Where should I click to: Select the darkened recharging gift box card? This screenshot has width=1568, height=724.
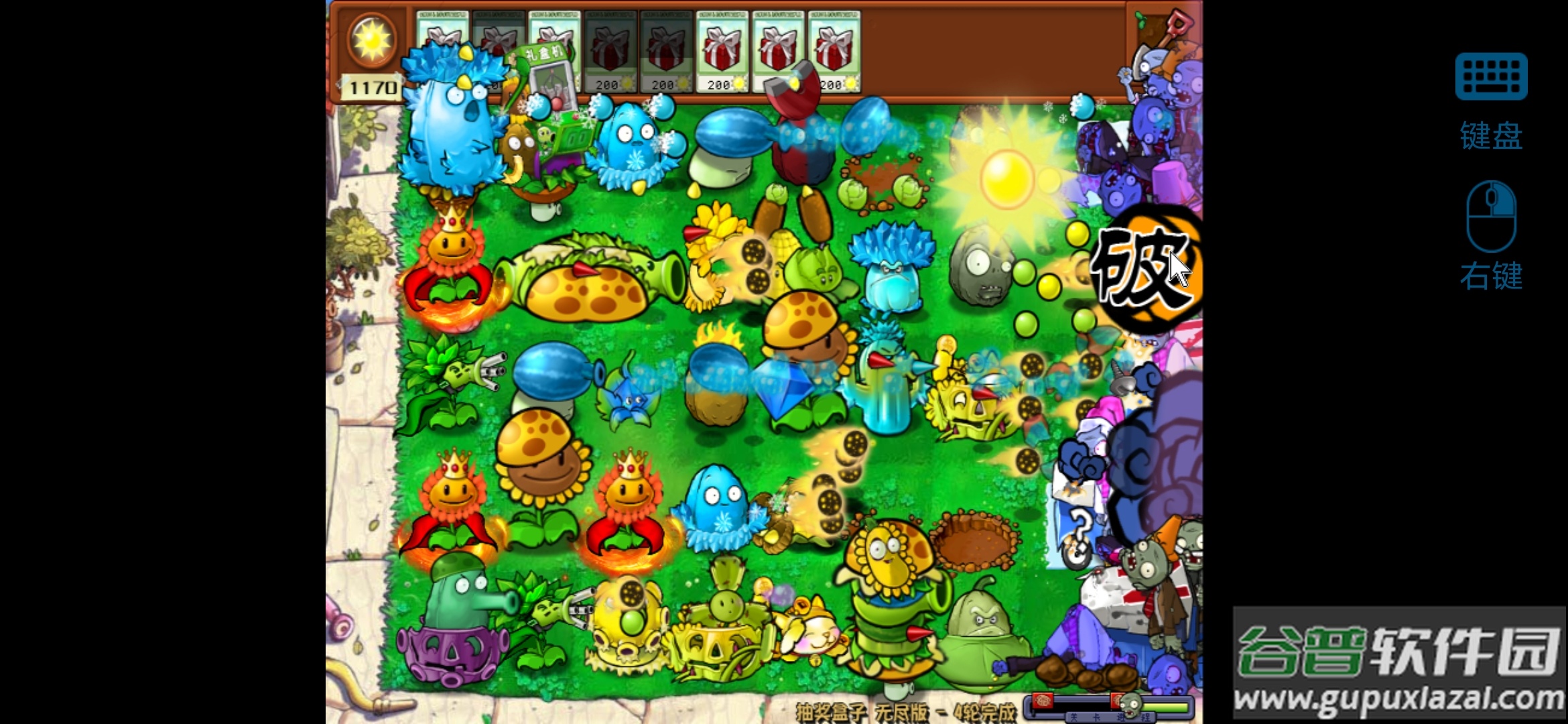pos(496,47)
